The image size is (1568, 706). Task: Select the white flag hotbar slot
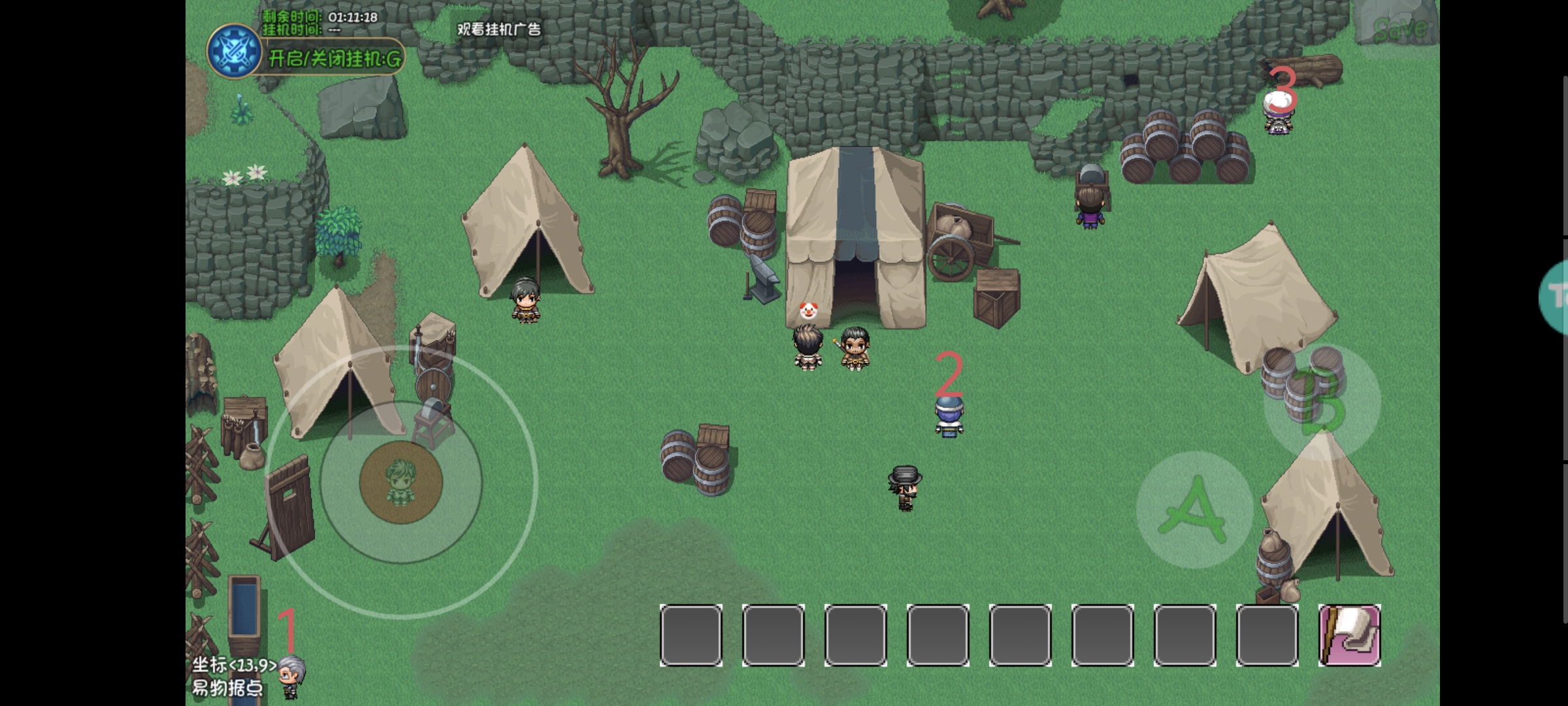[x=1350, y=635]
